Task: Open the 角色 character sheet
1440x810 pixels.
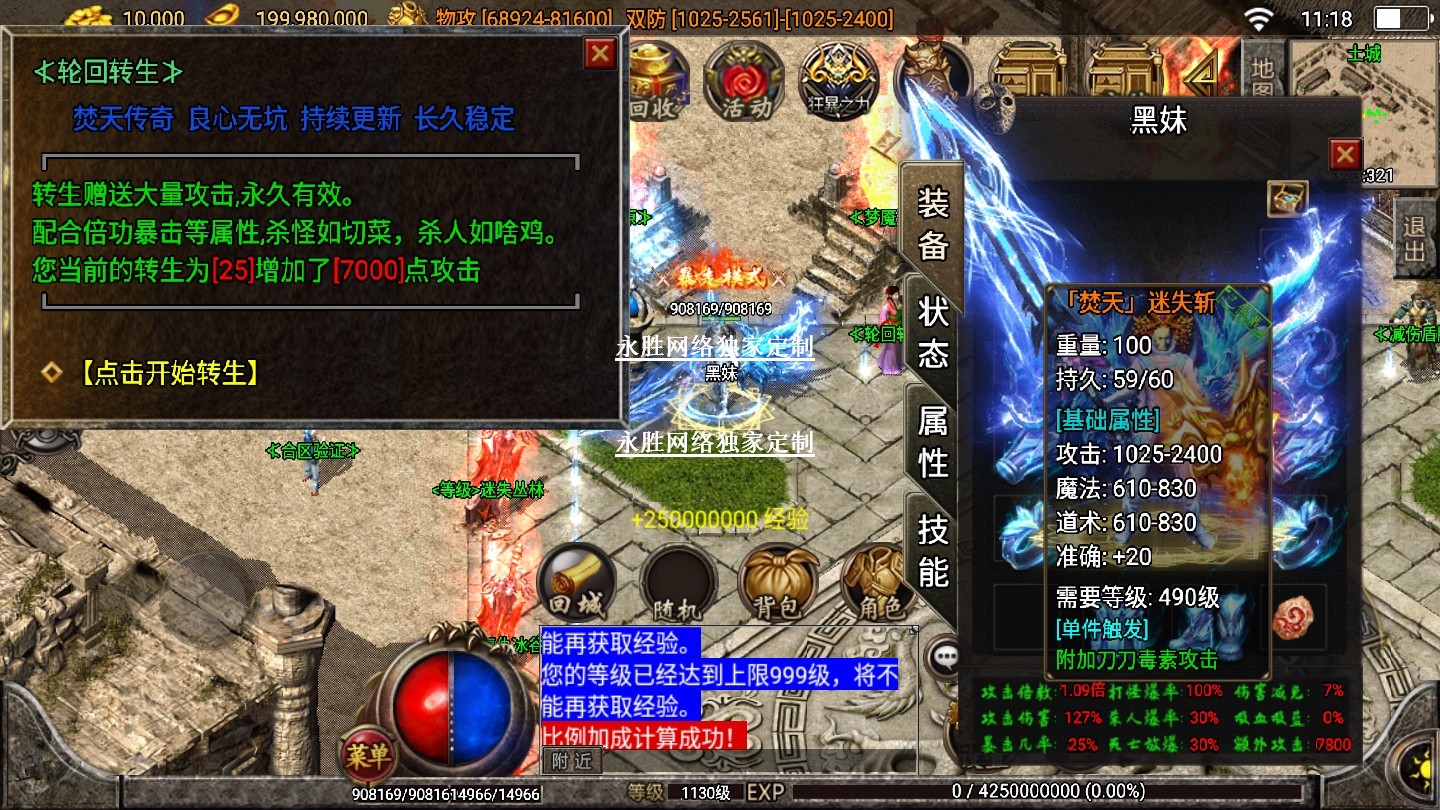Action: (x=876, y=583)
